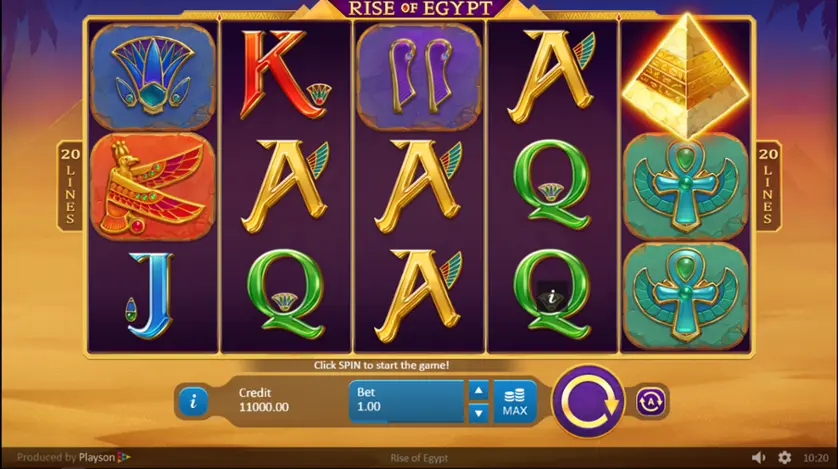Screen dimensions: 838x469
Task: Decrease the bet with the down arrow
Action: (478, 411)
